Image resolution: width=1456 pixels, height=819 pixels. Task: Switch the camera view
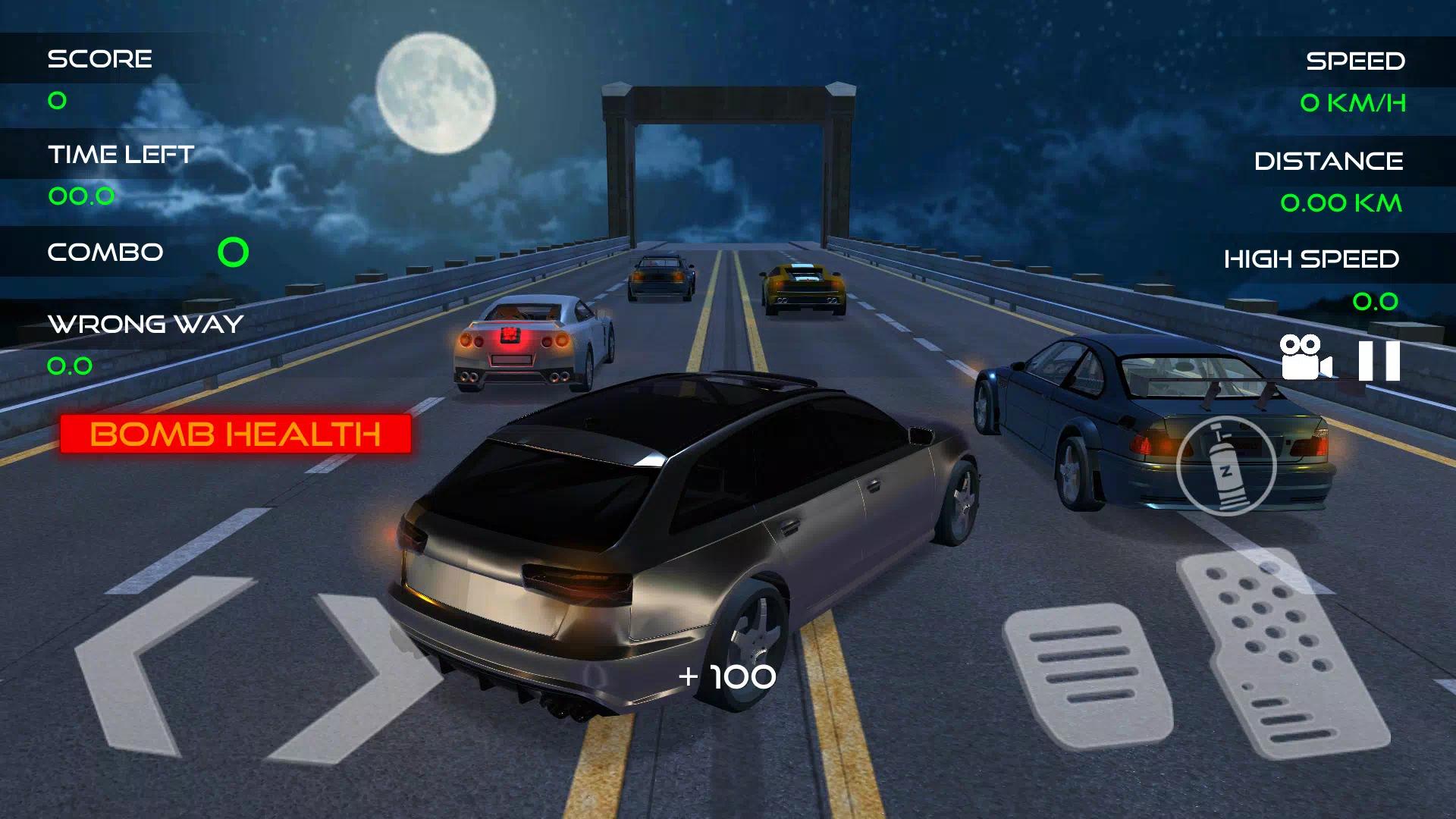[x=1304, y=357]
